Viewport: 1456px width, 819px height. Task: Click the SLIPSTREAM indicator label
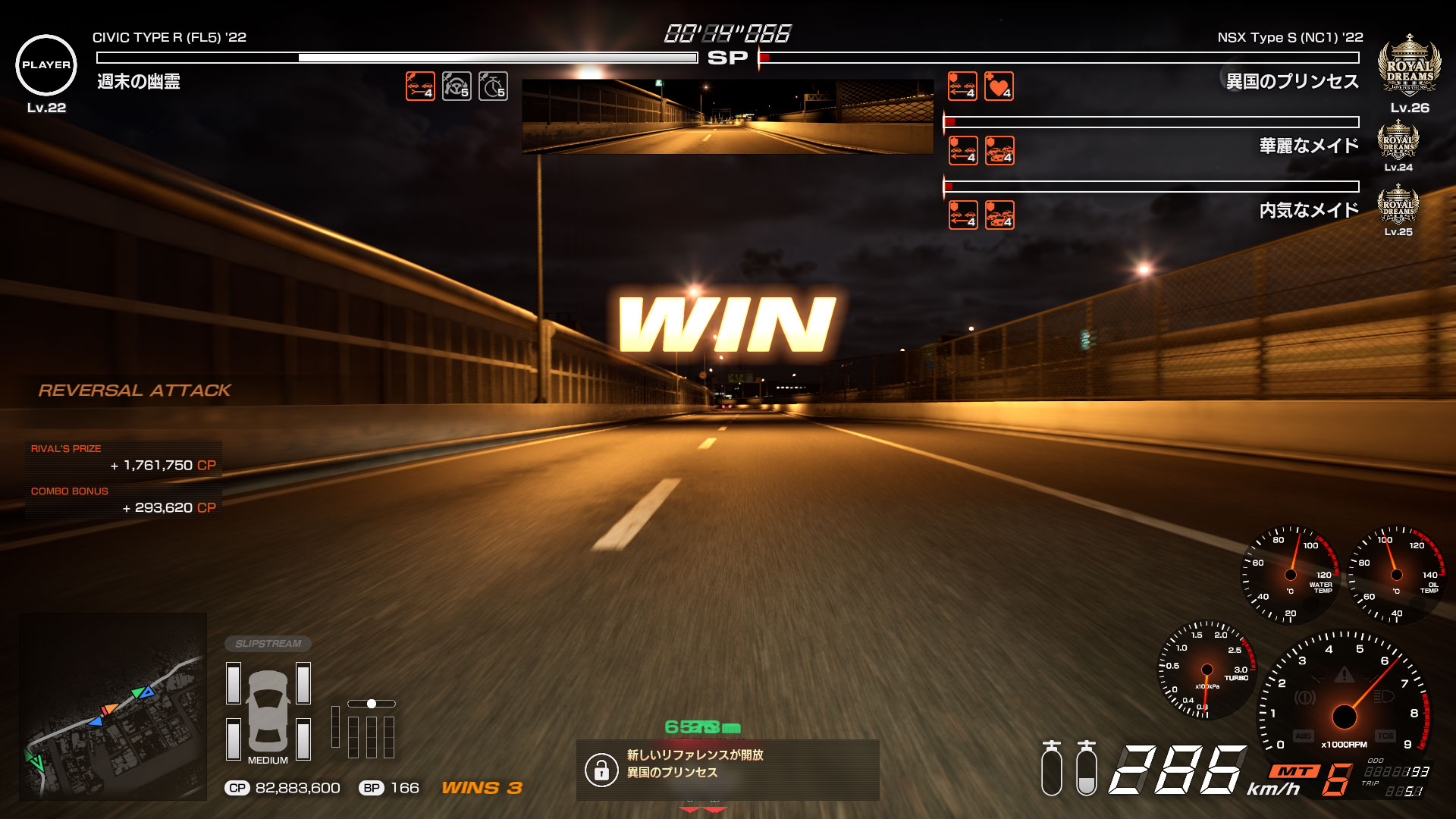pyautogui.click(x=268, y=644)
